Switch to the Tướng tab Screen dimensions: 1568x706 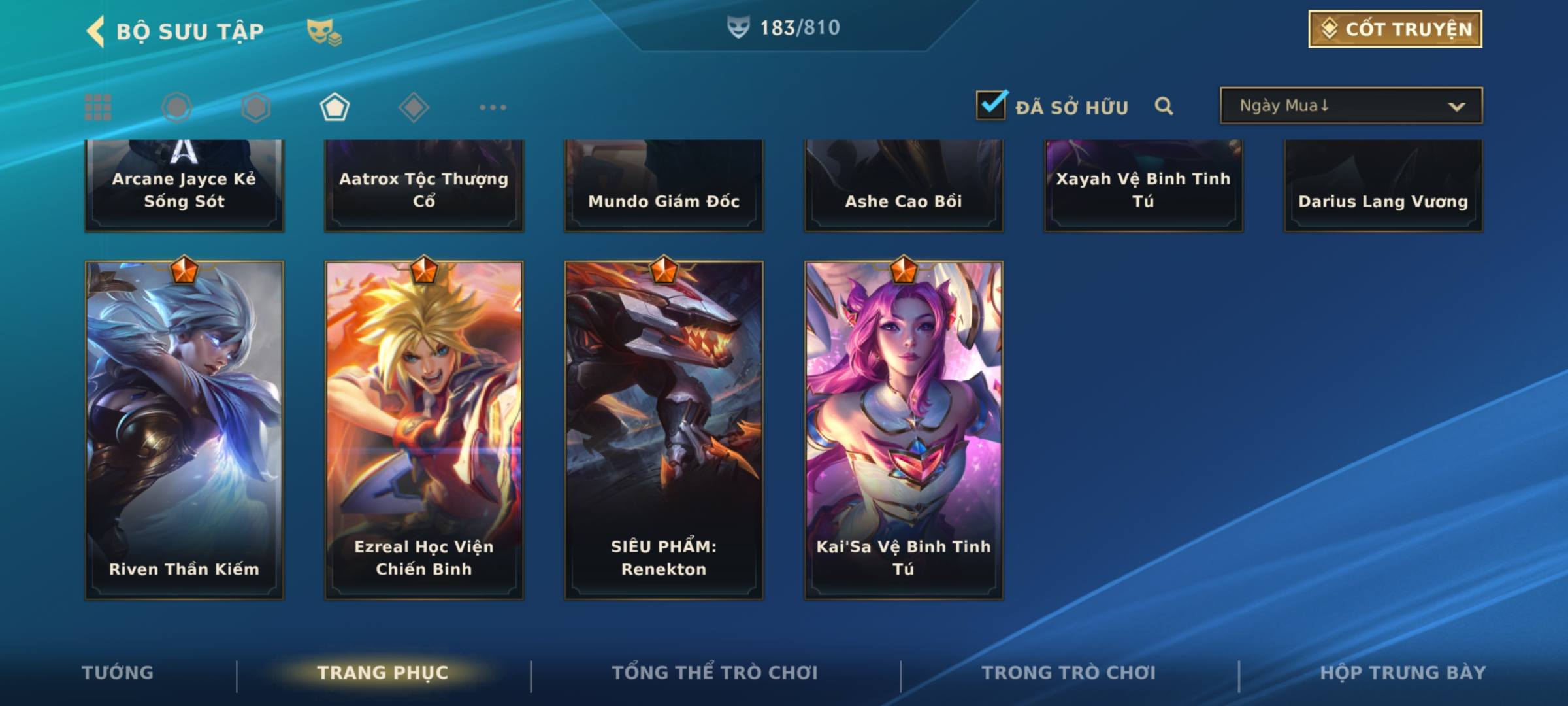click(118, 673)
